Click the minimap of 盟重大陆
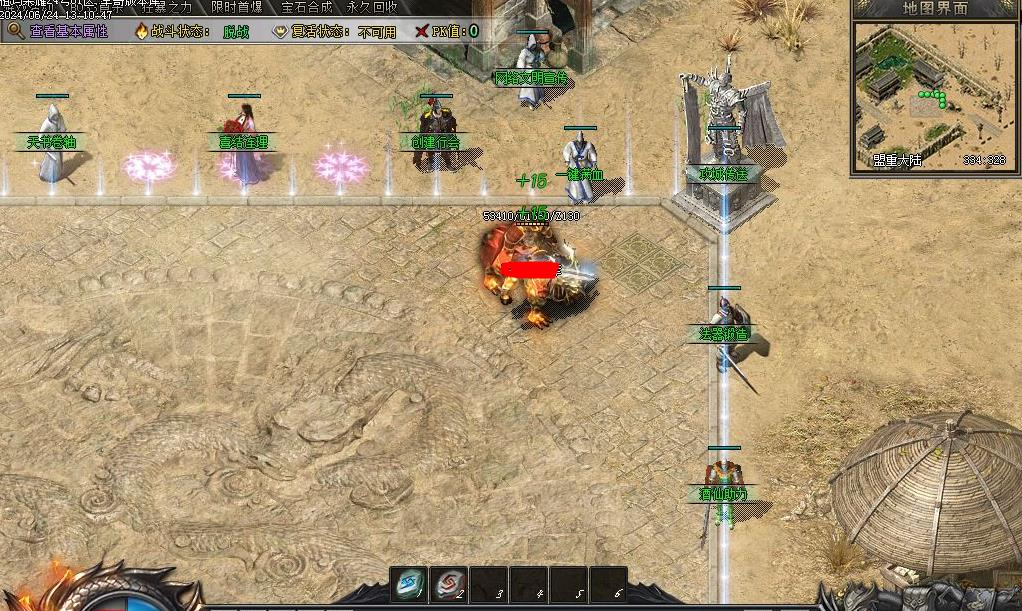The height and width of the screenshot is (611, 1022). click(934, 88)
